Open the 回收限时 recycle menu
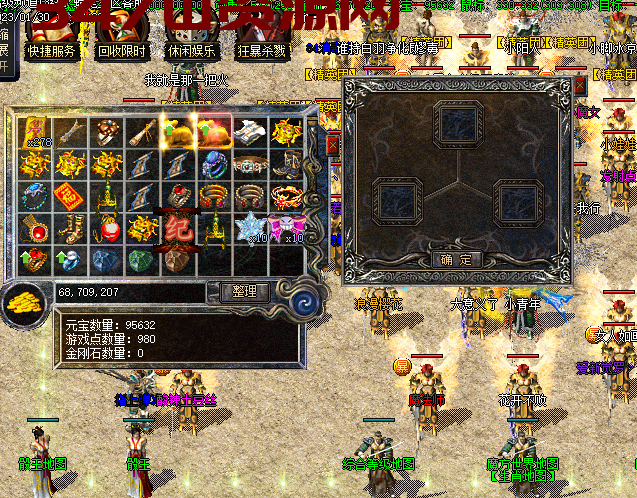The width and height of the screenshot is (637, 498). pos(121,52)
